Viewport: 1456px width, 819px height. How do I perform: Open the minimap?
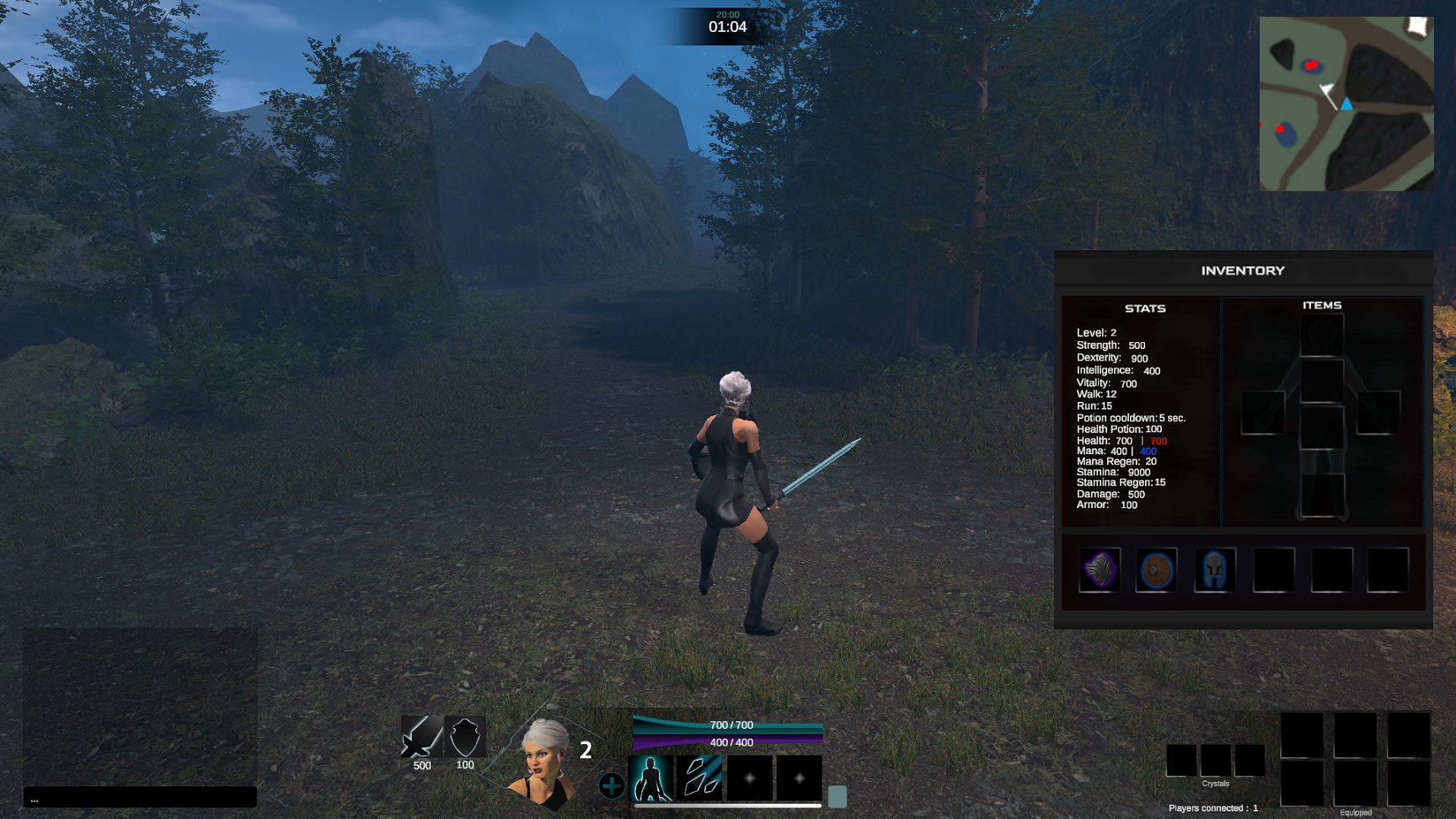pos(1346,104)
